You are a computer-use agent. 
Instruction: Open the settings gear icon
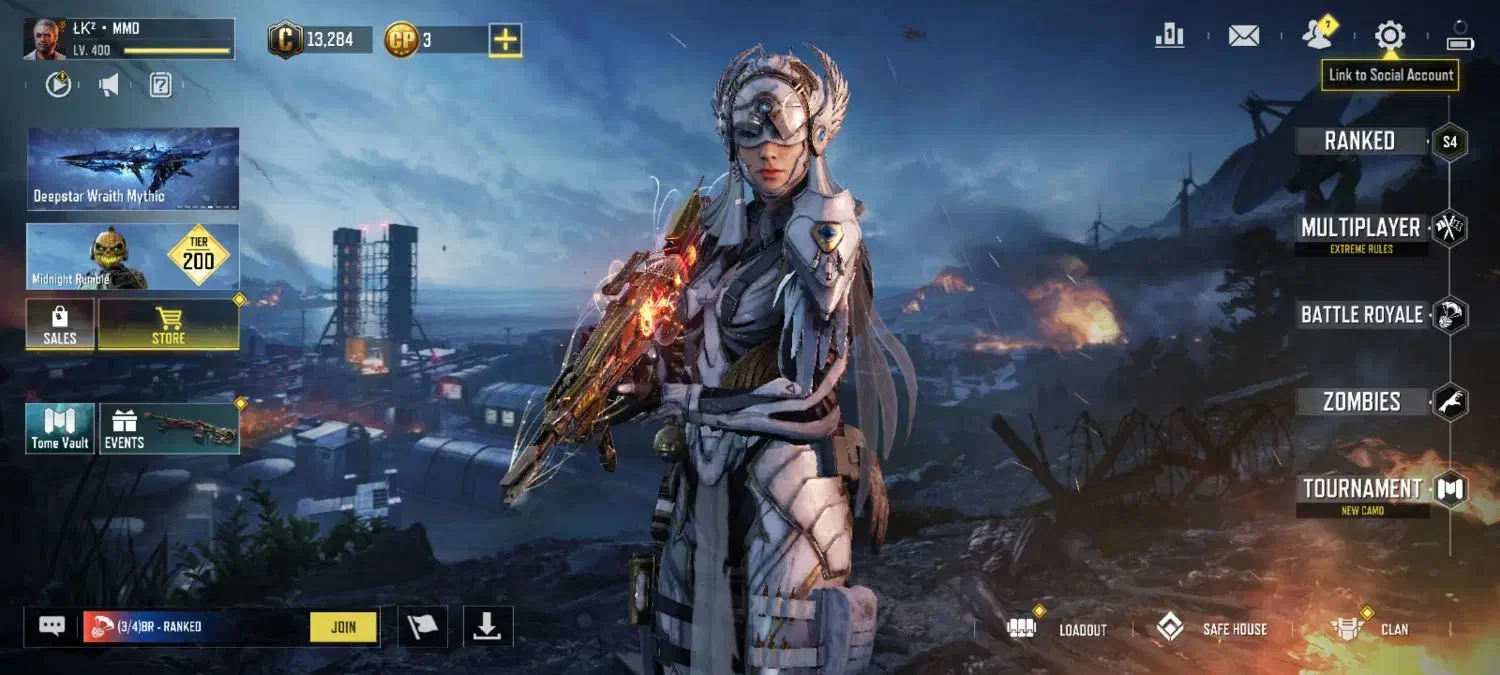coord(1389,37)
